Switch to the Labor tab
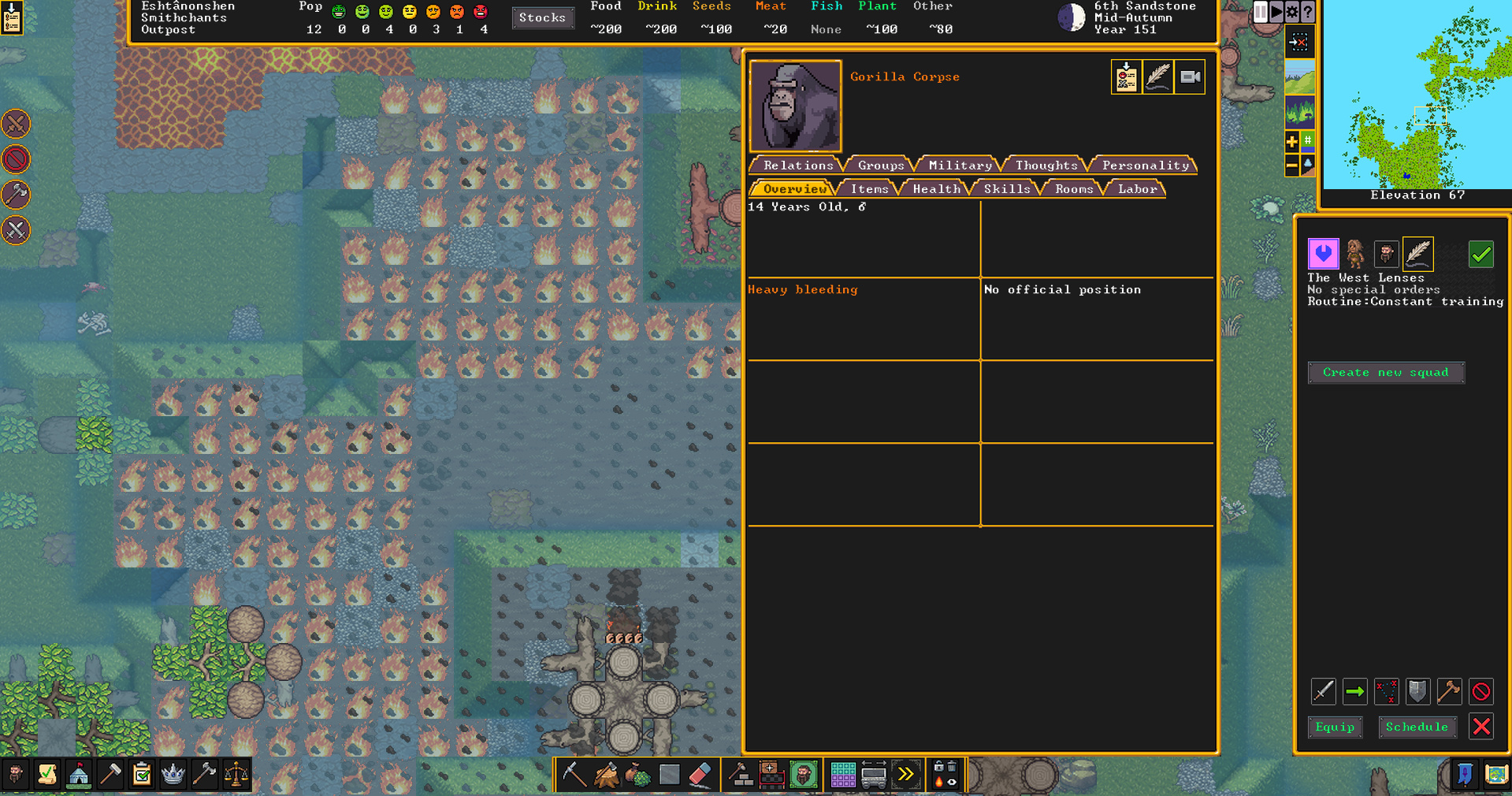1512x796 pixels. (x=1137, y=189)
